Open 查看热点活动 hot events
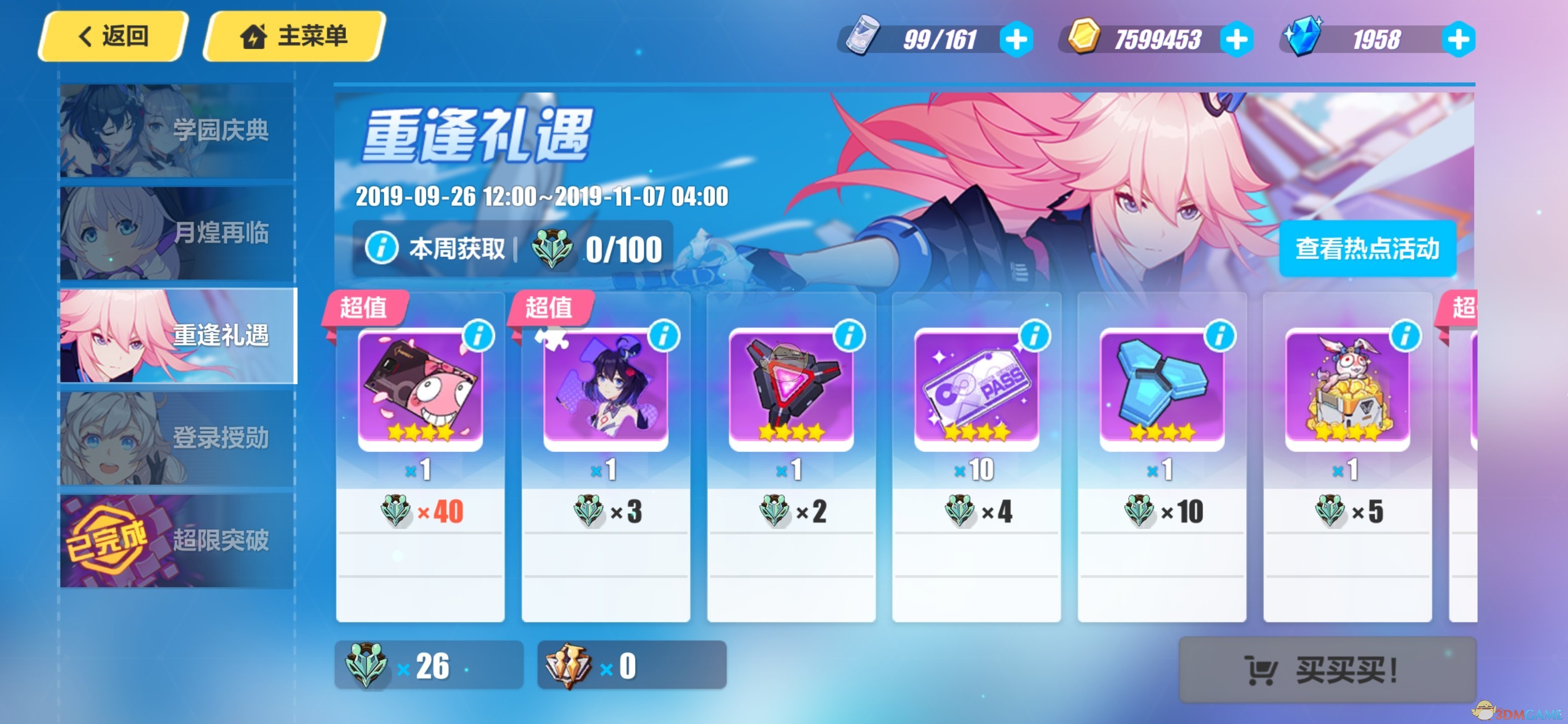The height and width of the screenshot is (724, 1568). tap(1367, 248)
